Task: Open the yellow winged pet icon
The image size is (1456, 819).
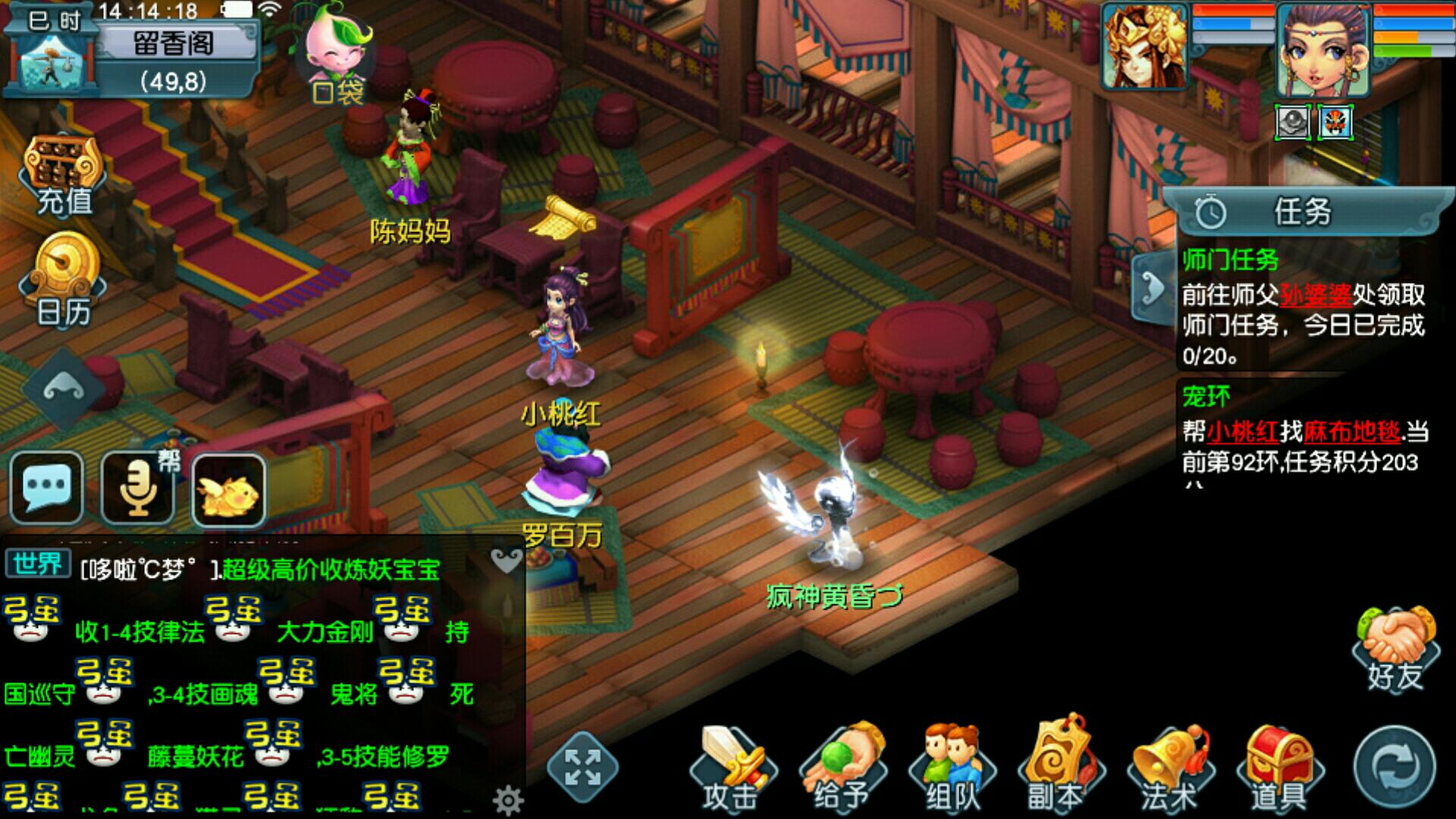Action: pyautogui.click(x=228, y=490)
